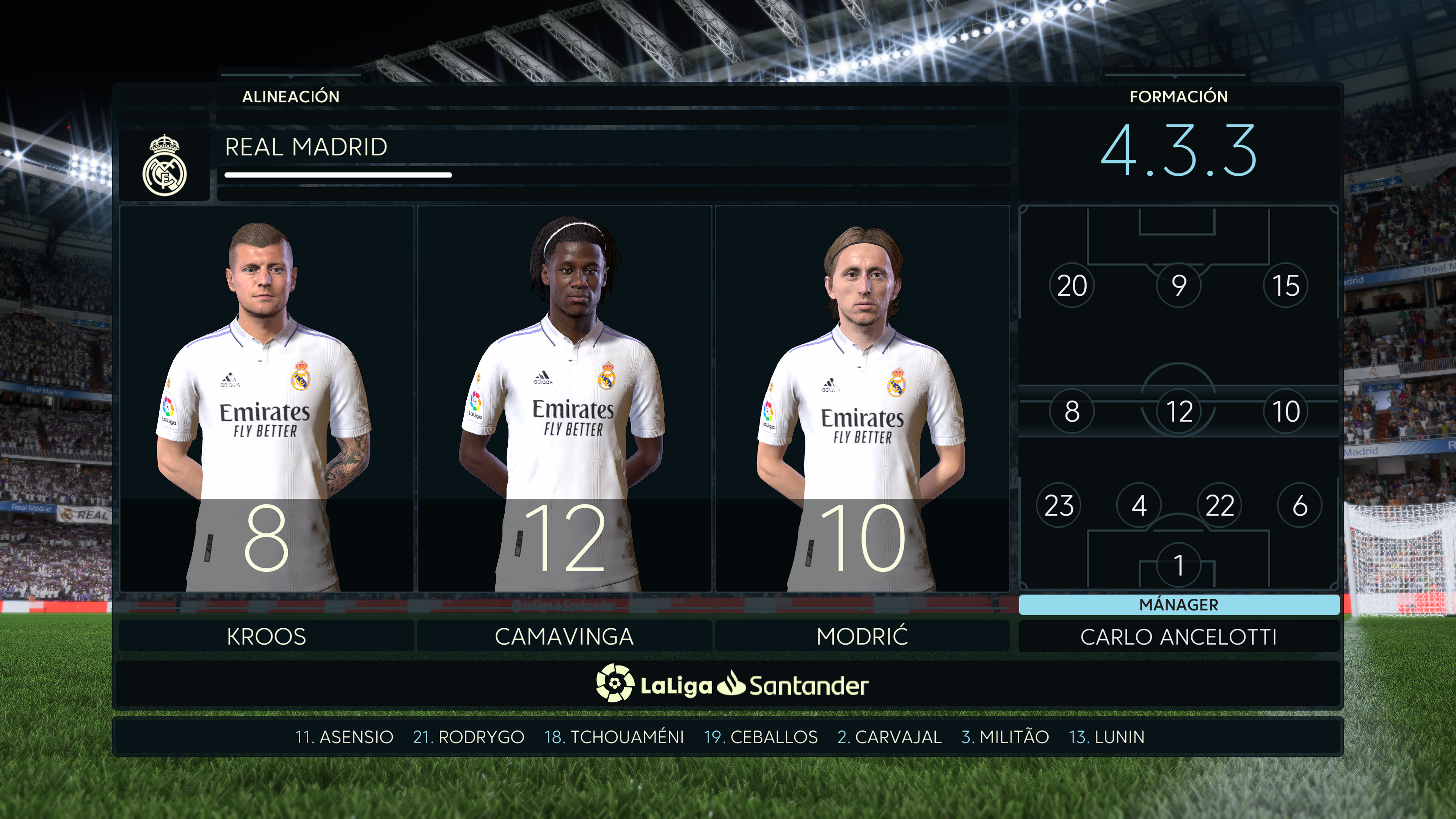Select substitute Asensio in the bench list
Image resolution: width=1456 pixels, height=819 pixels.
pos(344,737)
